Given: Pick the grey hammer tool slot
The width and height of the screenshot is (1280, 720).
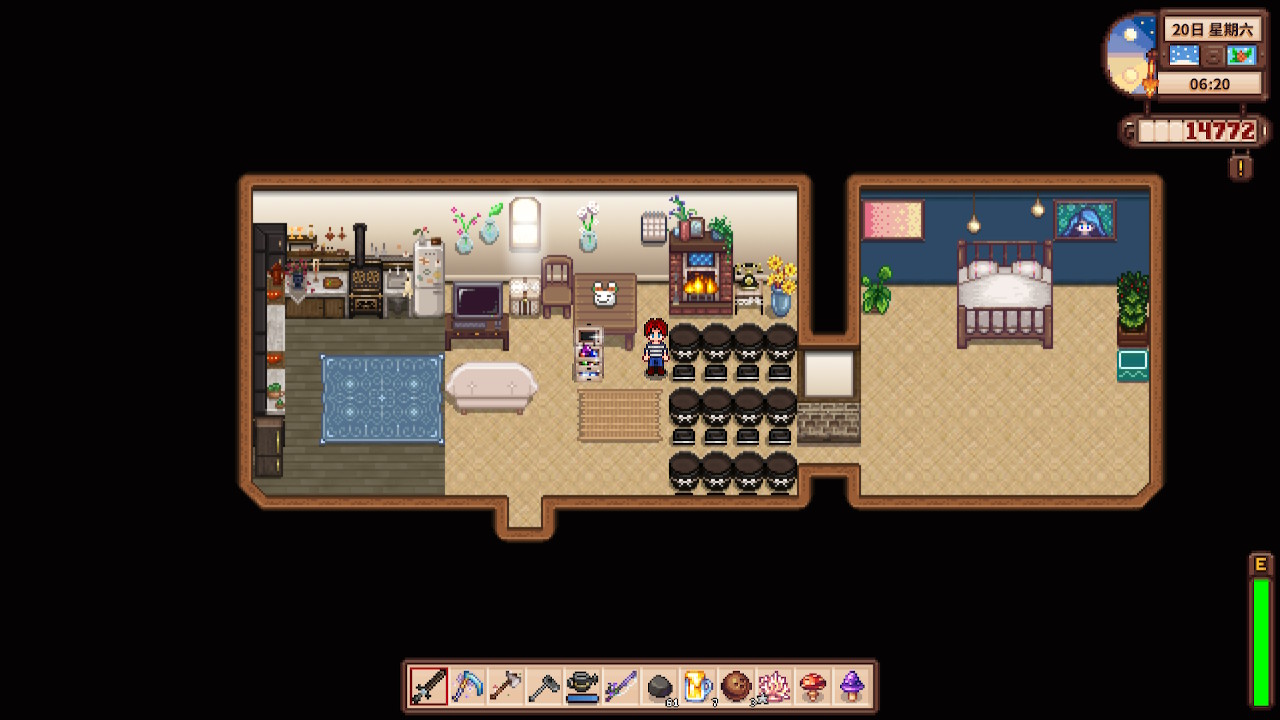Looking at the screenshot, I should (544, 686).
